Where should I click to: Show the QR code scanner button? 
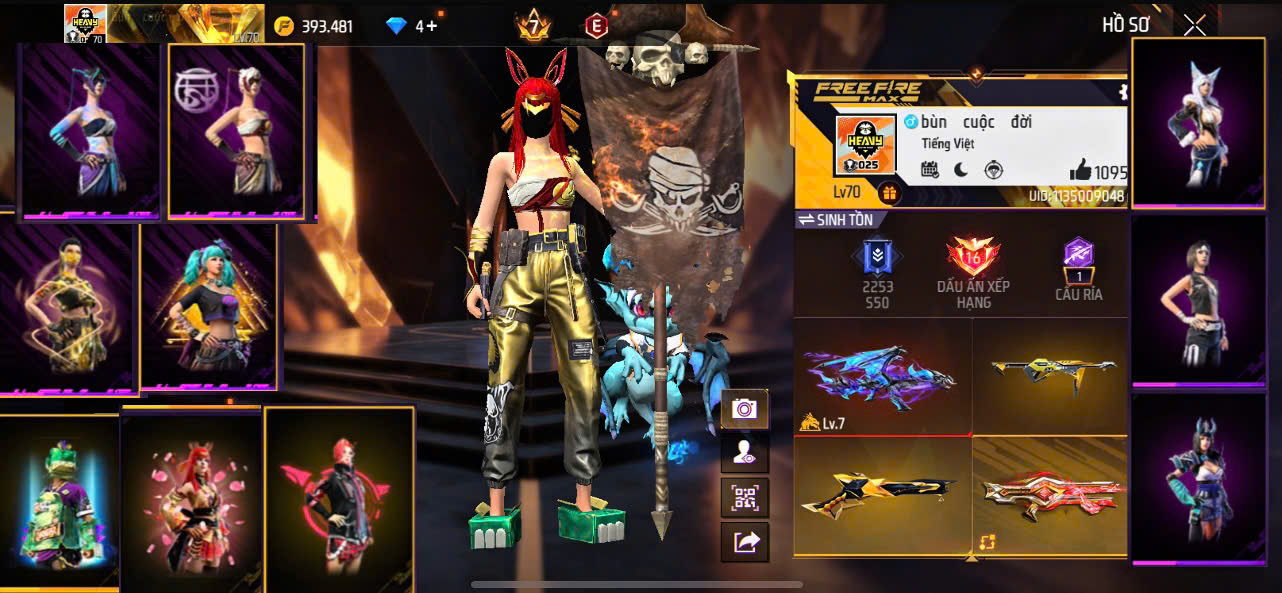[744, 497]
